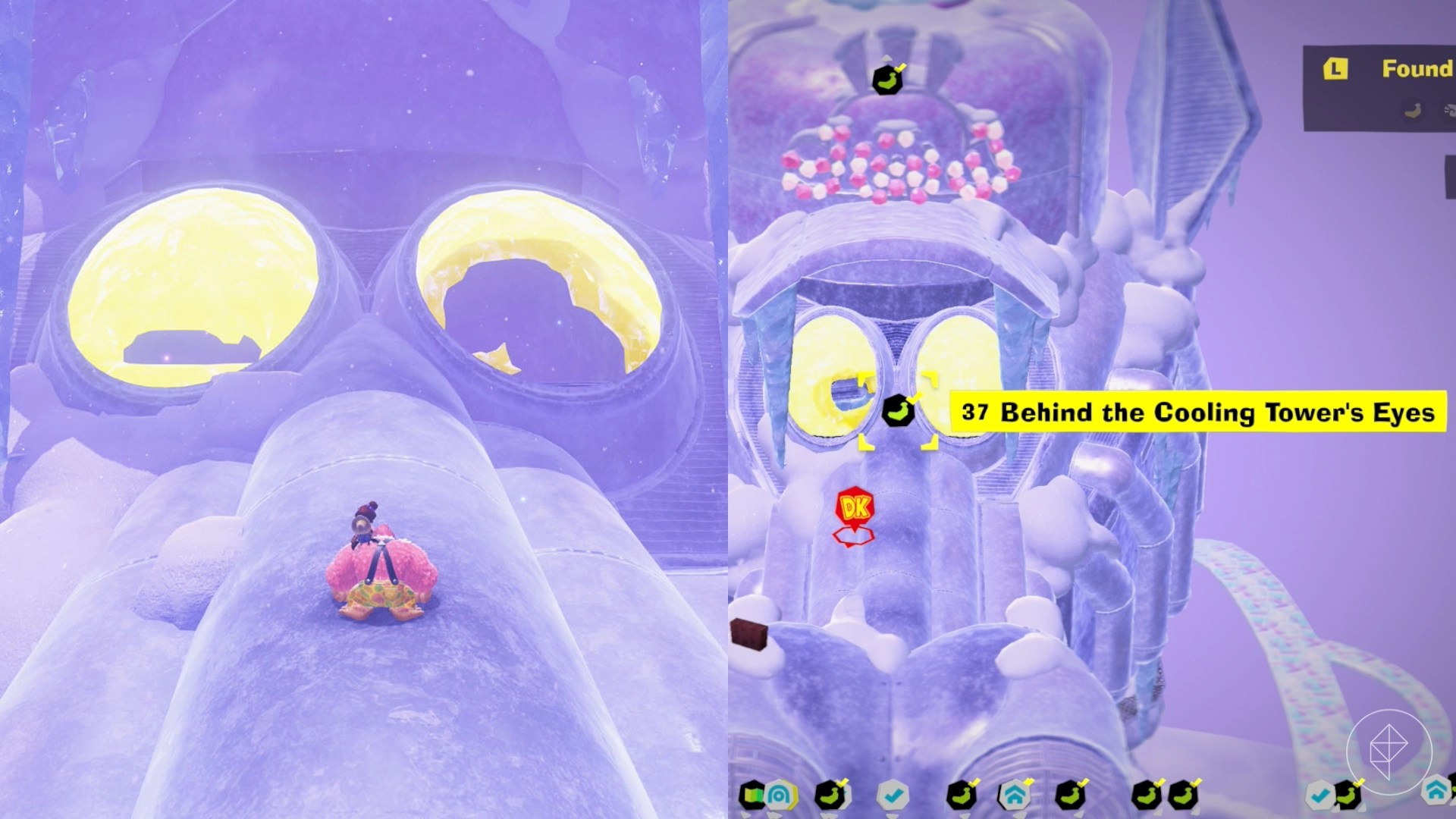Screen dimensions: 1456x819
Task: Click the yellow check on the first gem icon
Action: pos(843,781)
